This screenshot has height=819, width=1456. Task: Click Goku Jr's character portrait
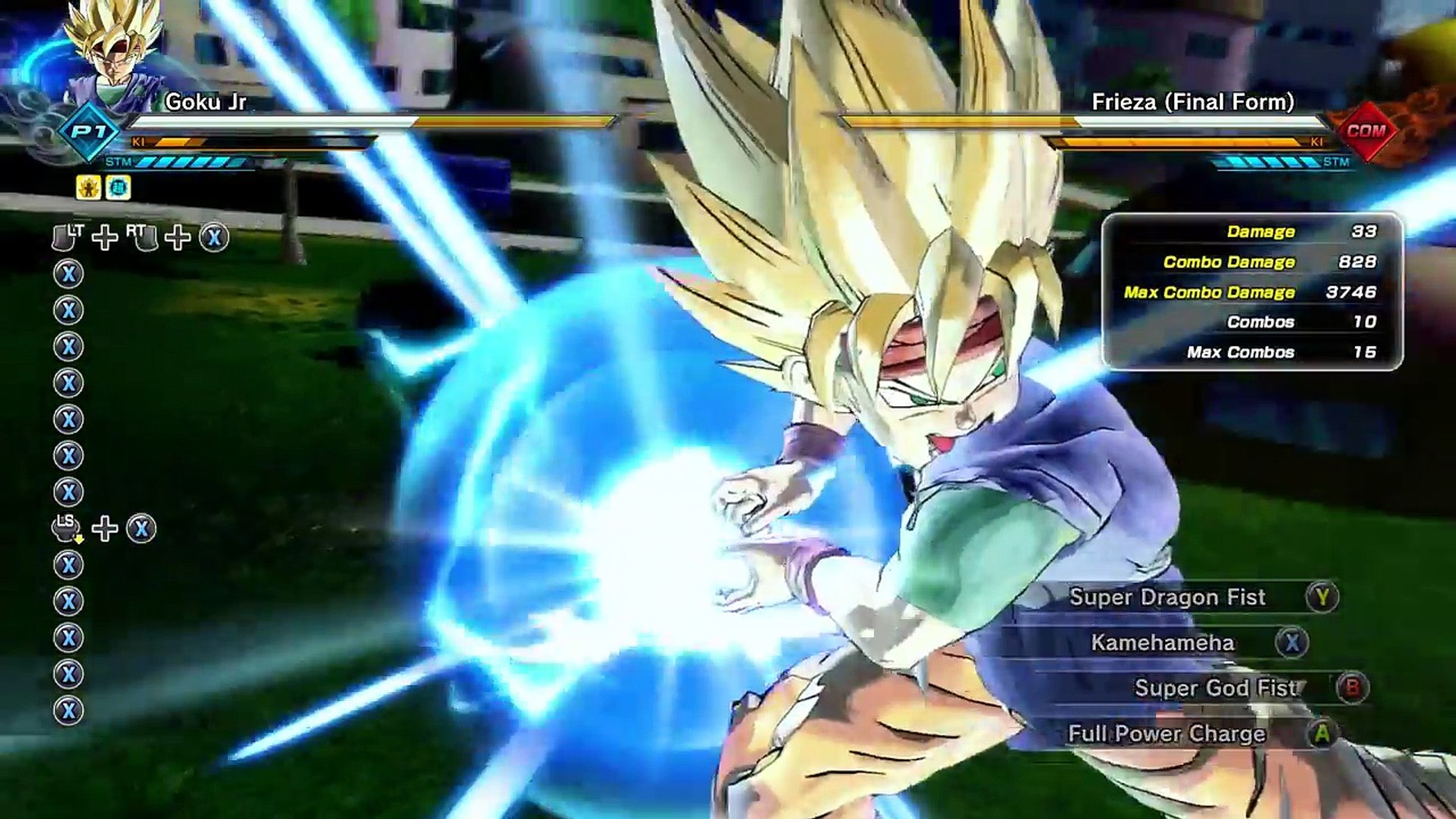(115, 53)
